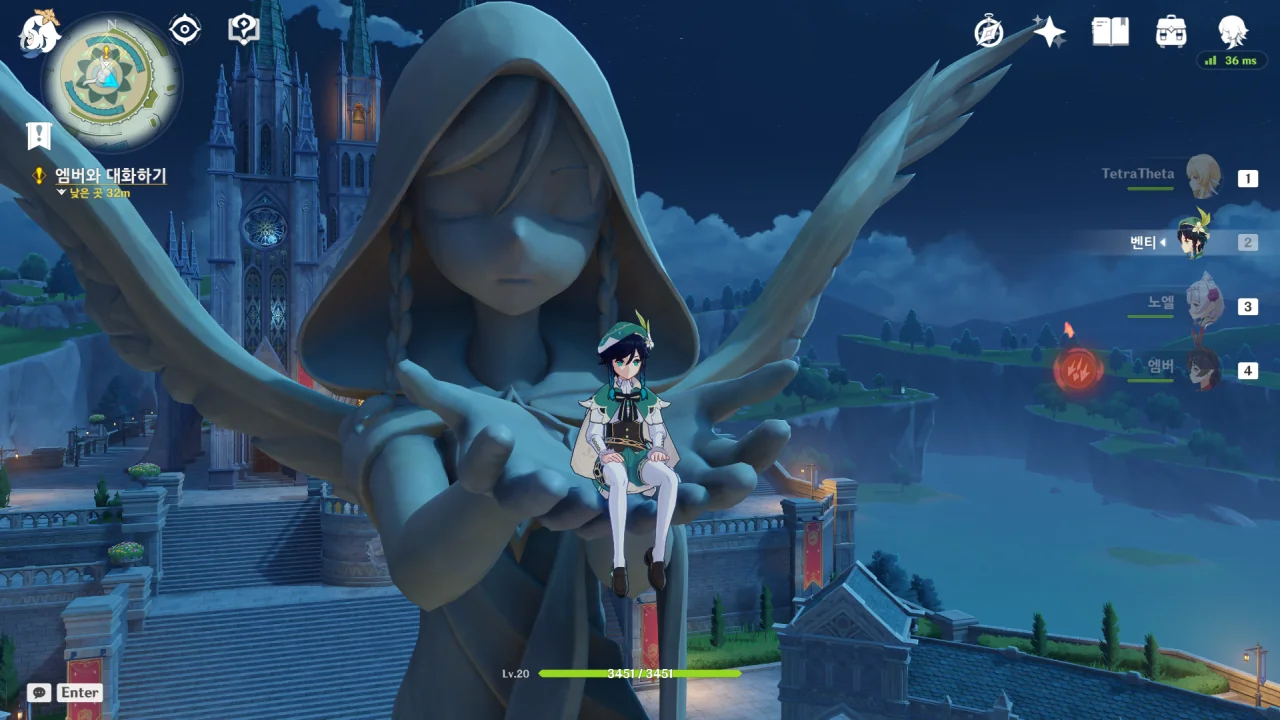This screenshot has width=1280, height=720.
Task: Open the Paimon menu icon
Action: (x=40, y=31)
